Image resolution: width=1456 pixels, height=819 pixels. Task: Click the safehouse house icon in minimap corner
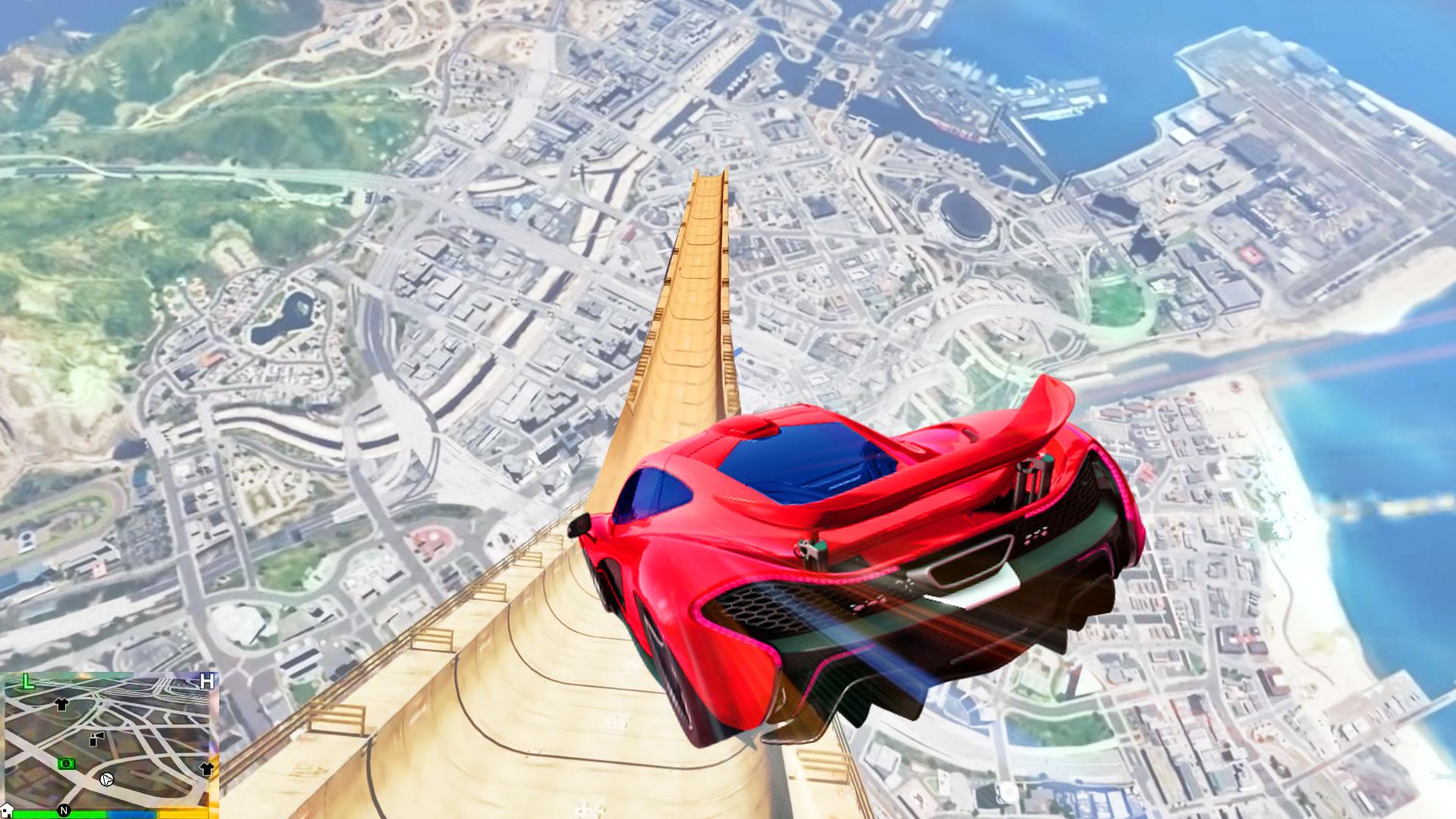tap(7, 810)
